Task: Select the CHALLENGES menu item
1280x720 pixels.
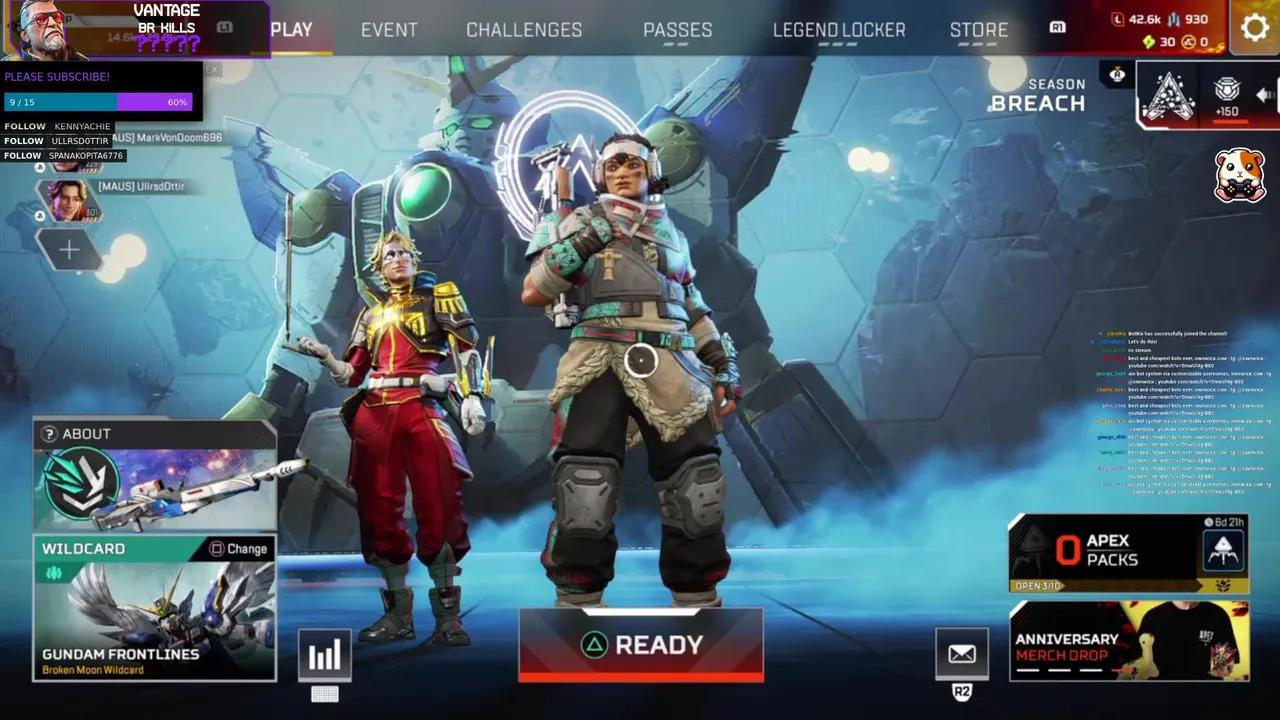Action: point(523,30)
